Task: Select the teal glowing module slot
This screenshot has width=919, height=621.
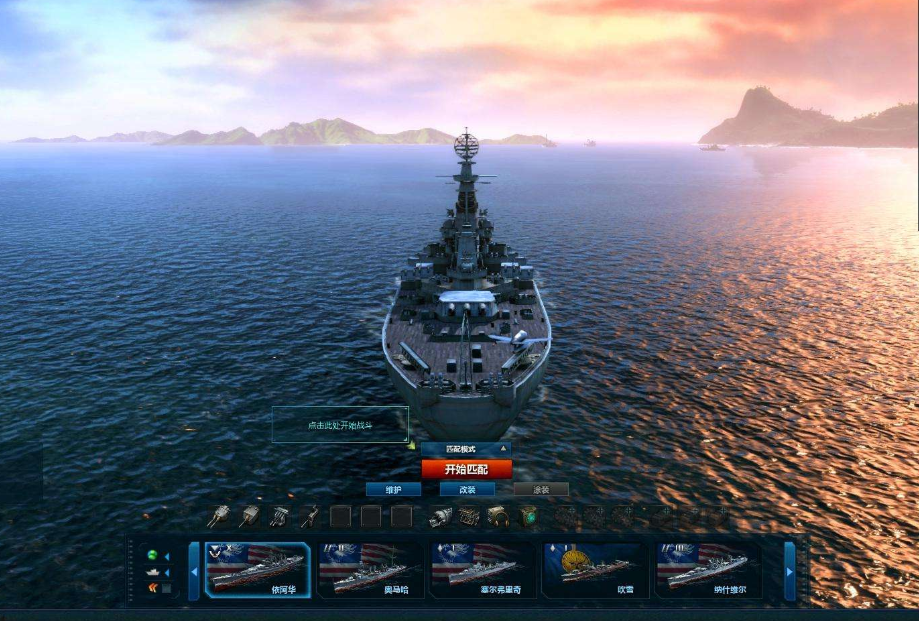Action: [x=528, y=516]
